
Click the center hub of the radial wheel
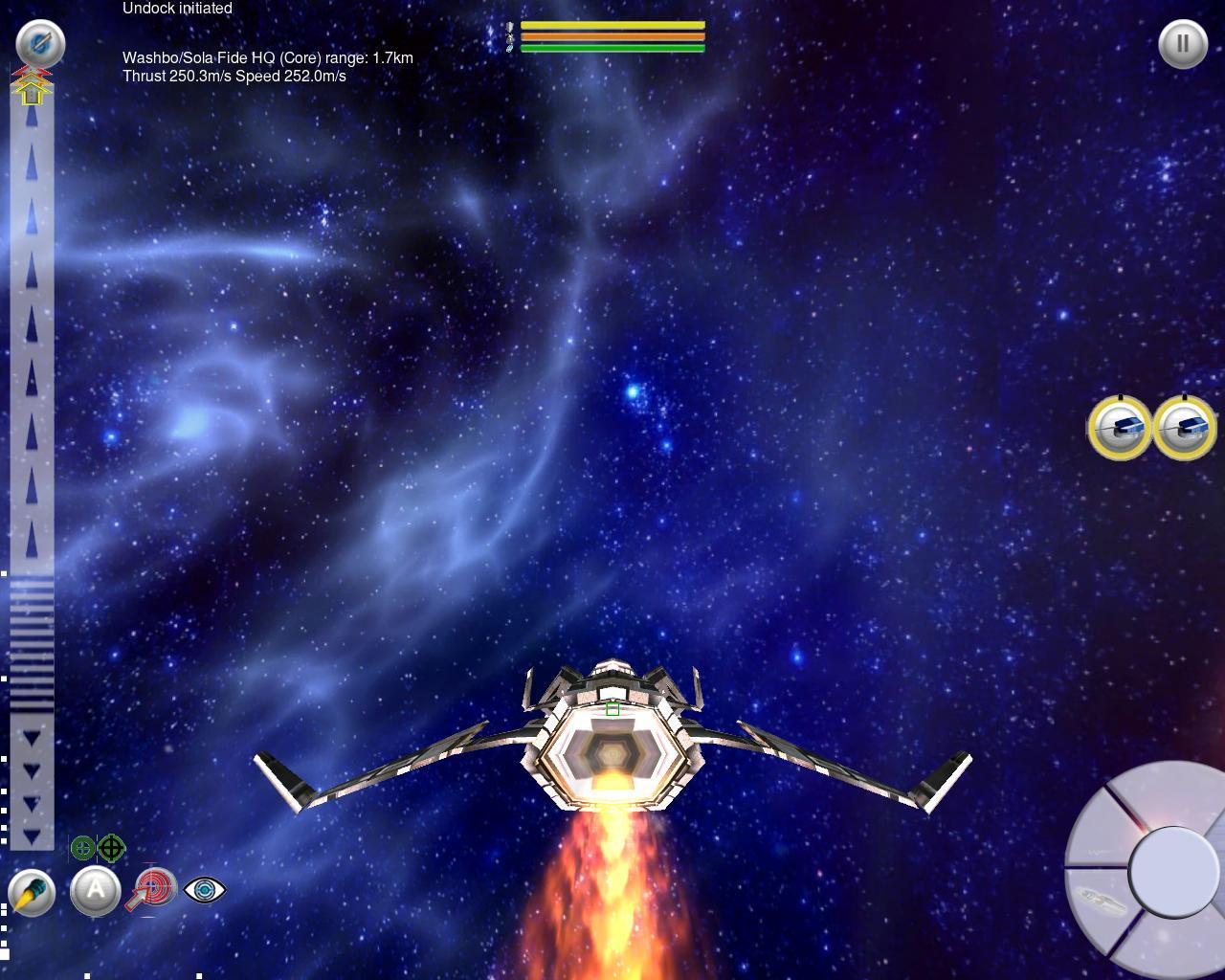pos(1173,871)
